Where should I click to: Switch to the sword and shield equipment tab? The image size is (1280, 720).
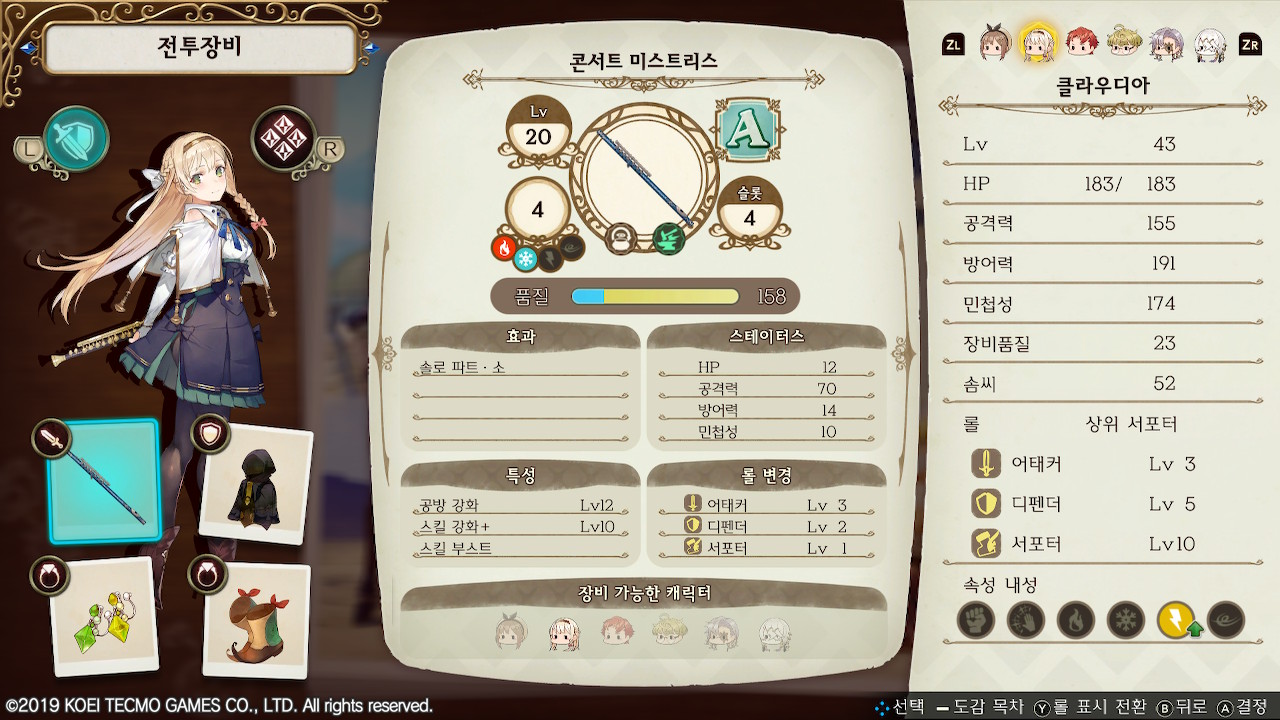(76, 139)
